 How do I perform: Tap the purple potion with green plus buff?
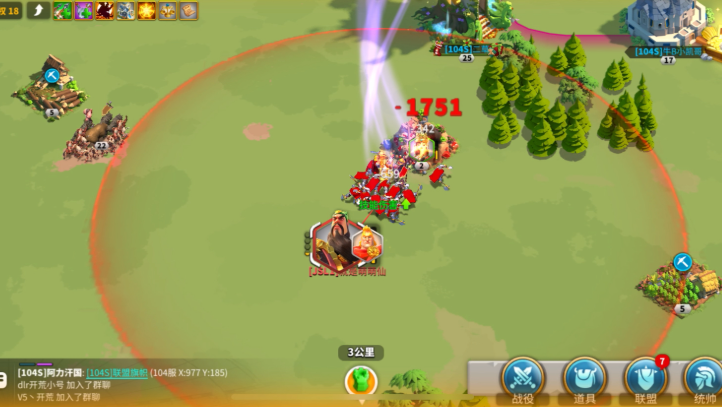click(83, 11)
